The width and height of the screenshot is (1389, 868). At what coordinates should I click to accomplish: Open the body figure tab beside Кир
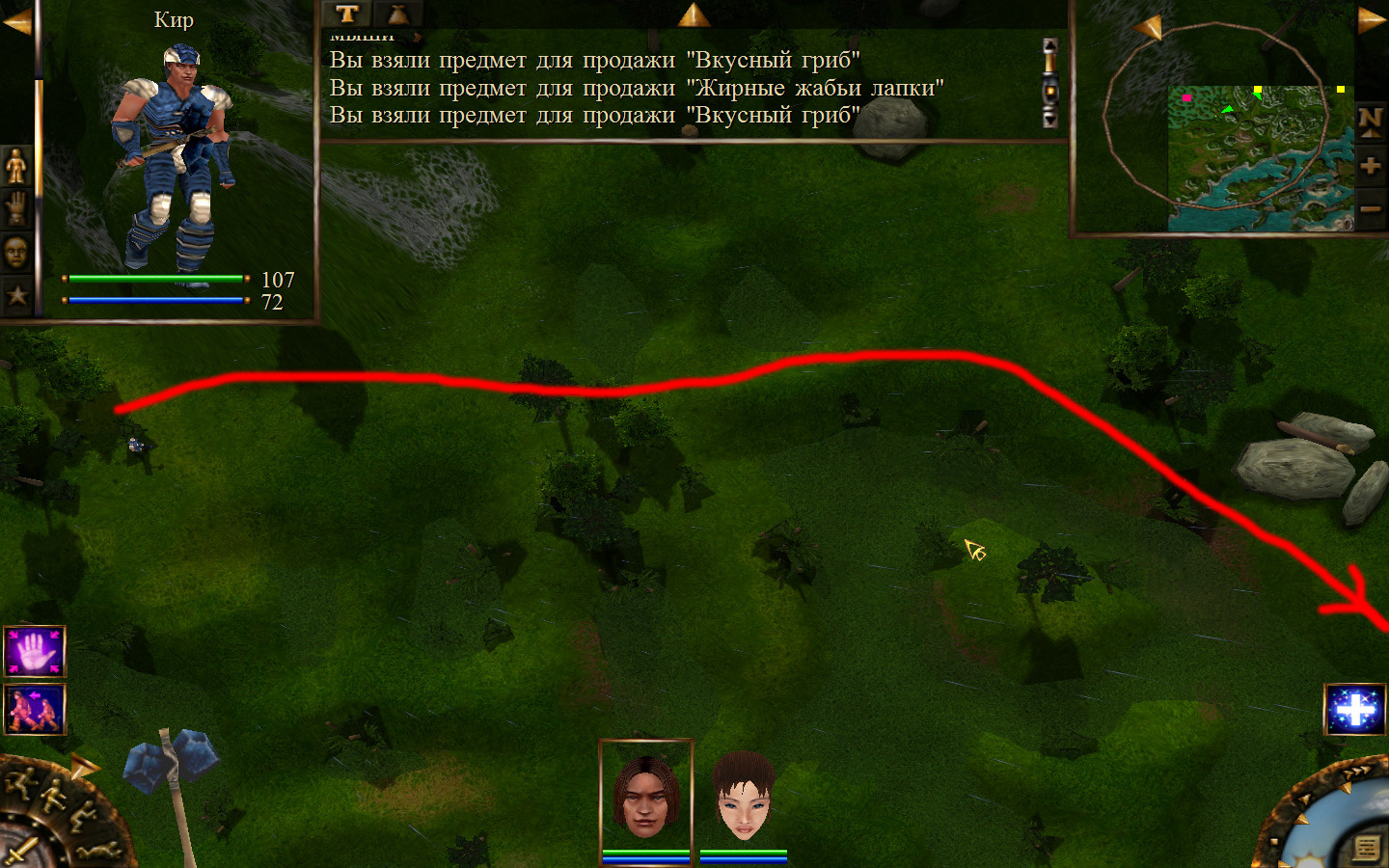click(x=16, y=167)
